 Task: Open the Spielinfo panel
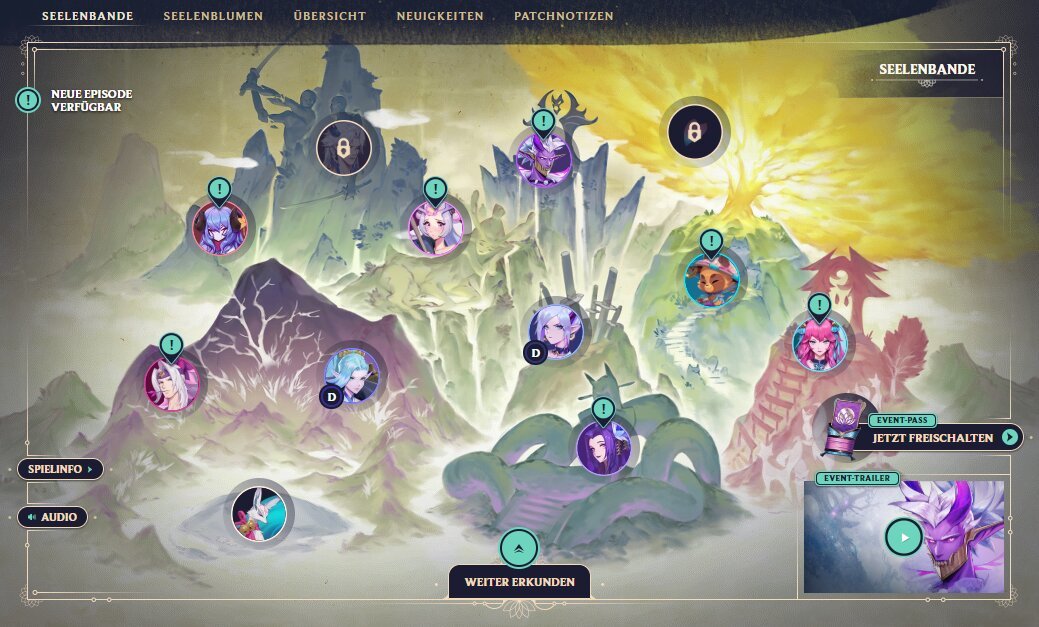[60, 469]
